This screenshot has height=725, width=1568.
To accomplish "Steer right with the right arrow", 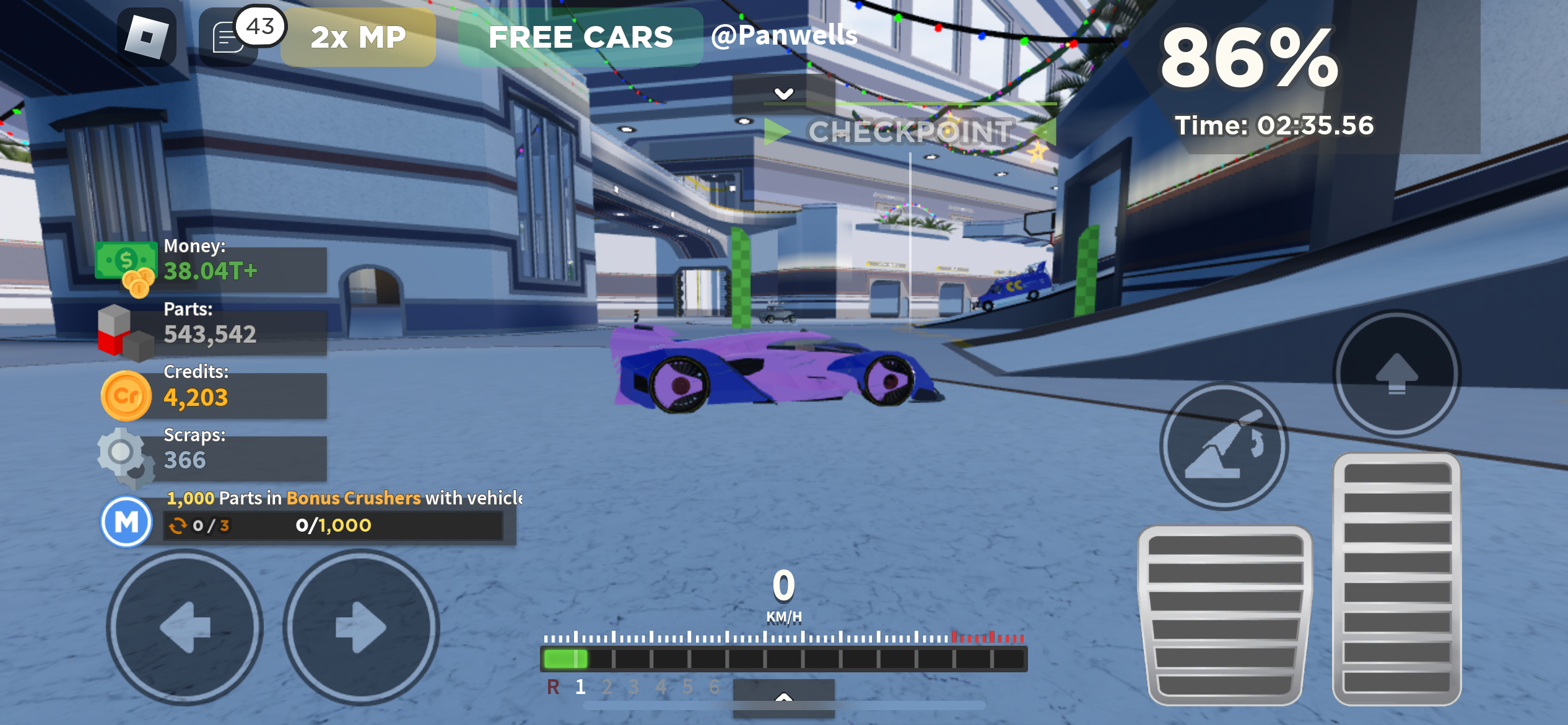I will click(361, 627).
